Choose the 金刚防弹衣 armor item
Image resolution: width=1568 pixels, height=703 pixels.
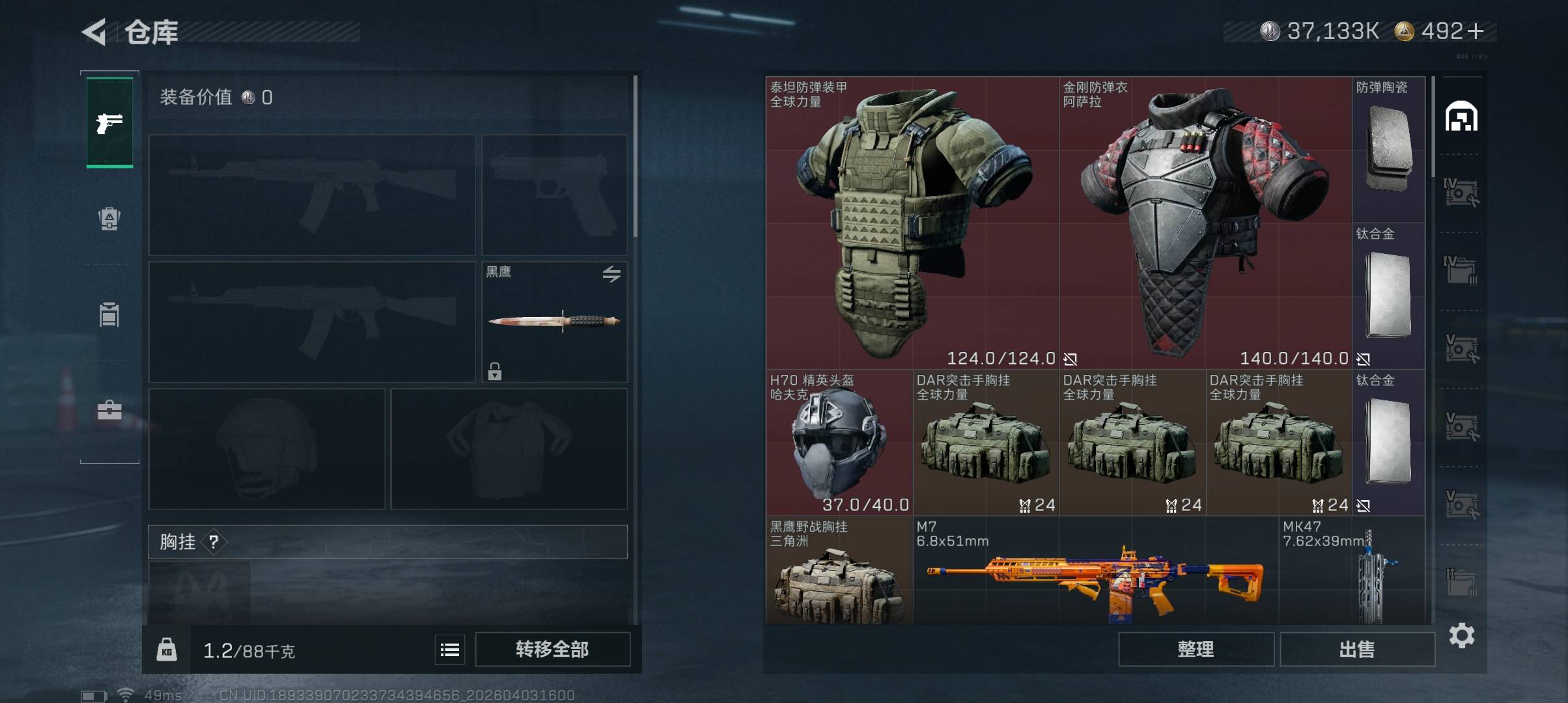(x=1205, y=223)
